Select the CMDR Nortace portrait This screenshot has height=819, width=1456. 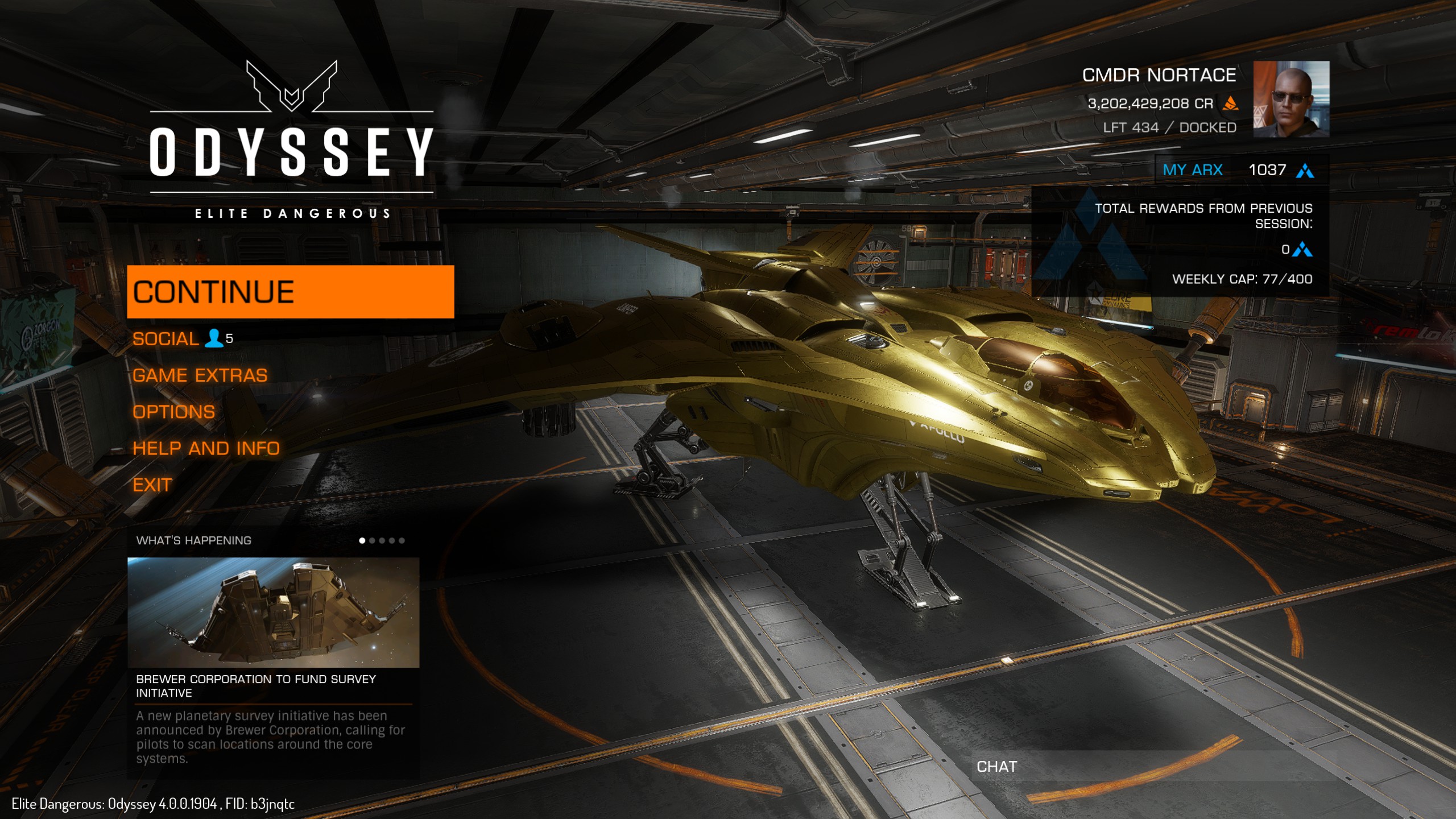point(1291,99)
